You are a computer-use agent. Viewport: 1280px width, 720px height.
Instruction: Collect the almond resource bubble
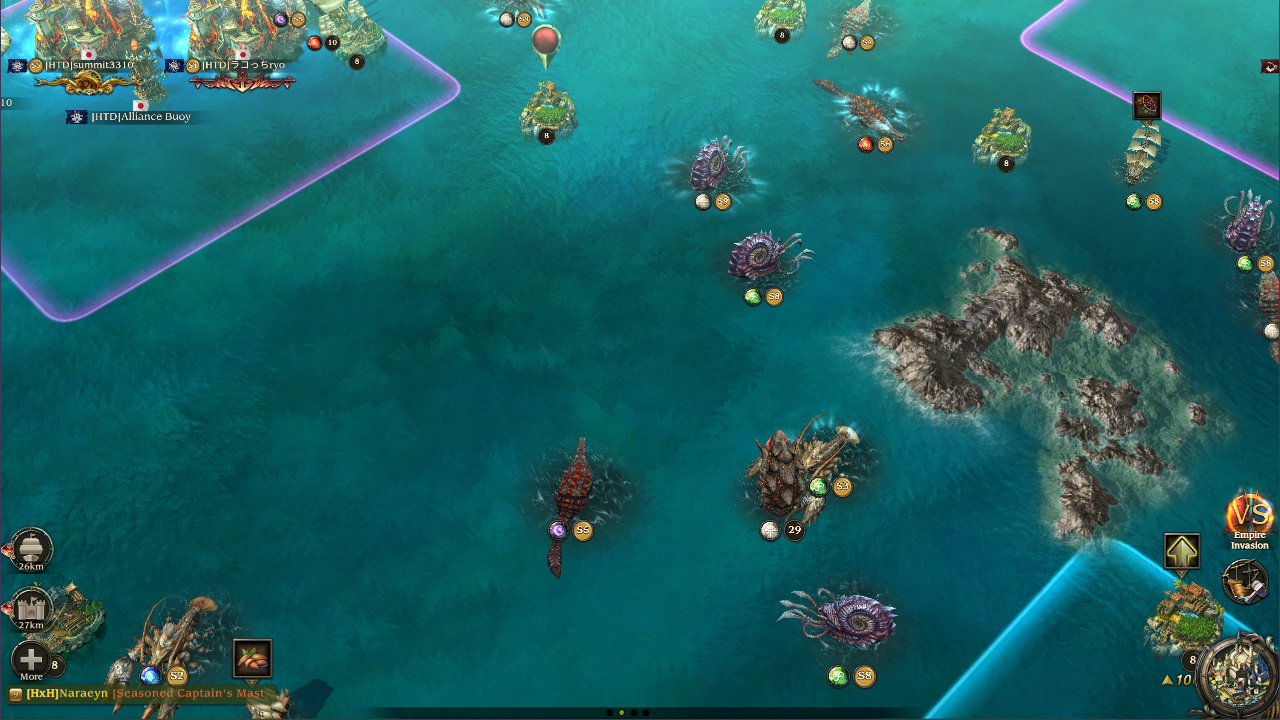pyautogui.click(x=252, y=658)
